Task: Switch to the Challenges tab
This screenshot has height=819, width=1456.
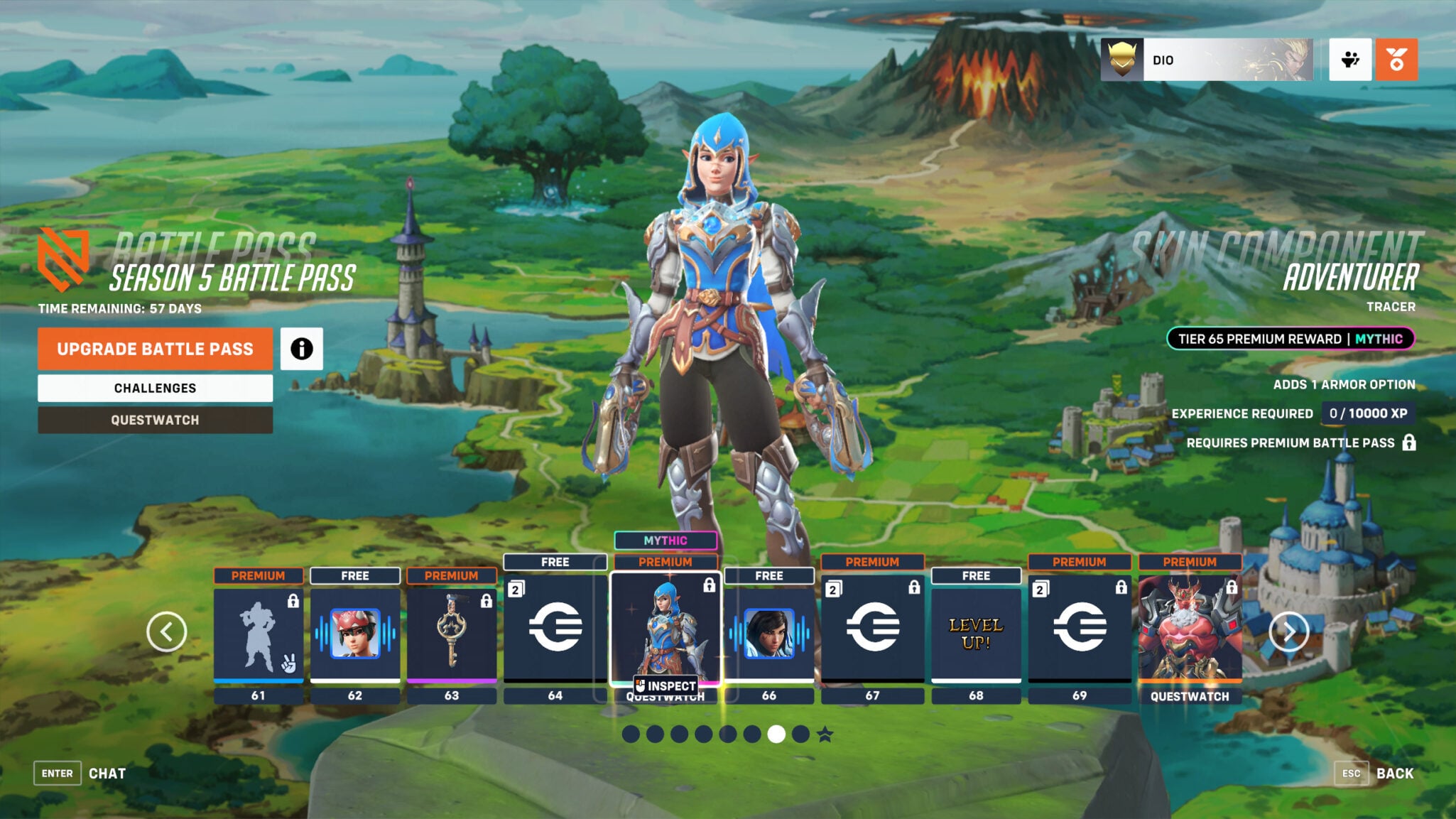Action: [x=155, y=388]
